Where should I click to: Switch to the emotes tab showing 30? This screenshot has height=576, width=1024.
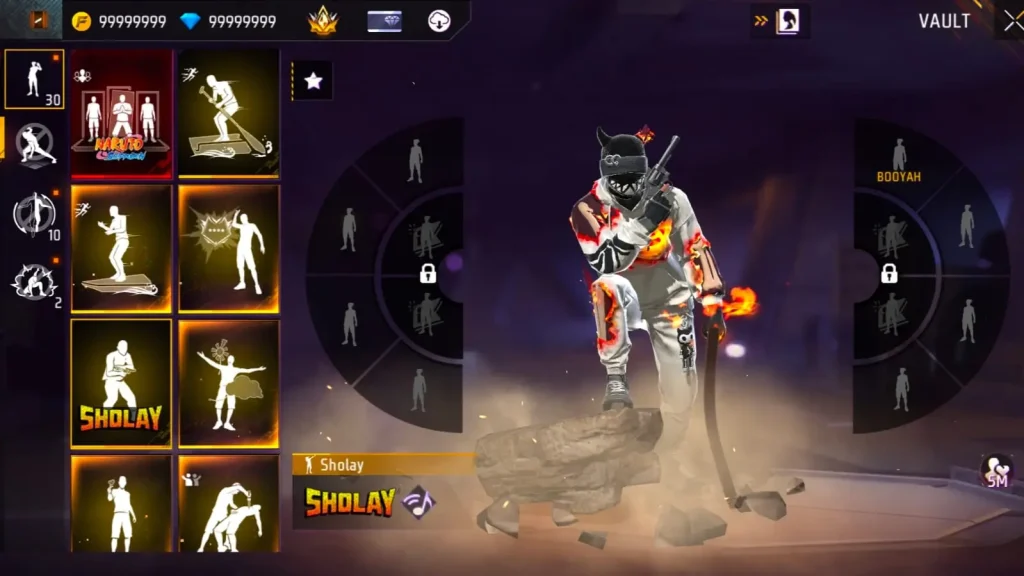point(34,79)
